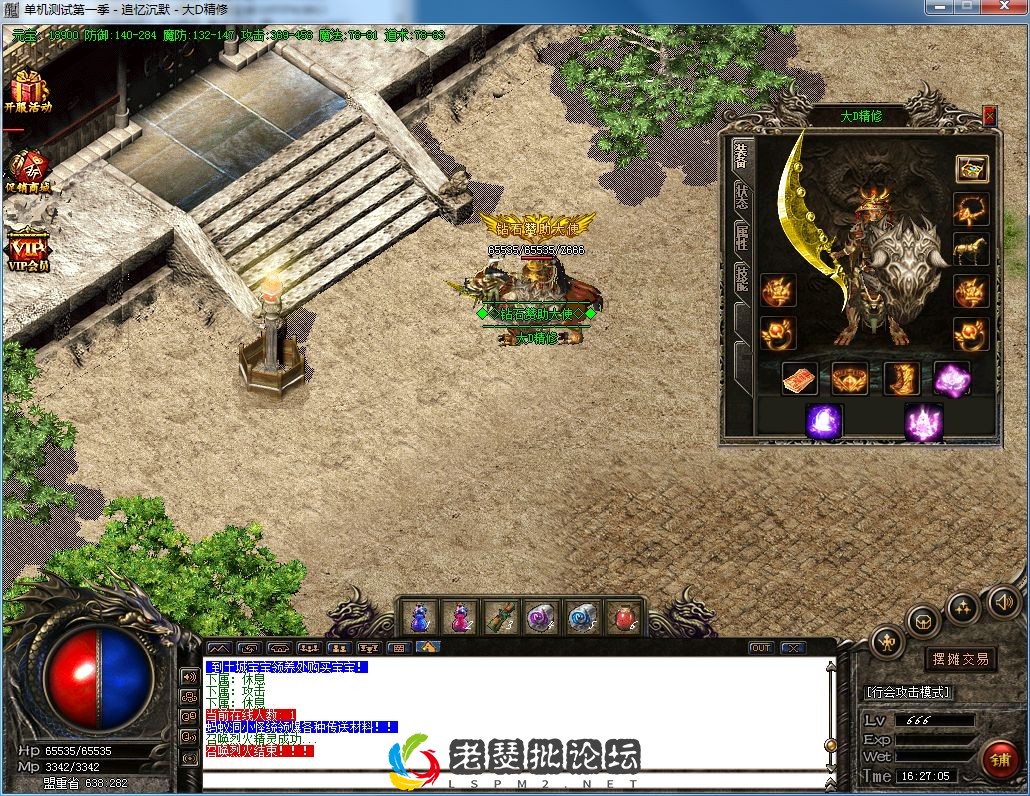
Task: Open the character figure round button
Action: click(x=887, y=642)
